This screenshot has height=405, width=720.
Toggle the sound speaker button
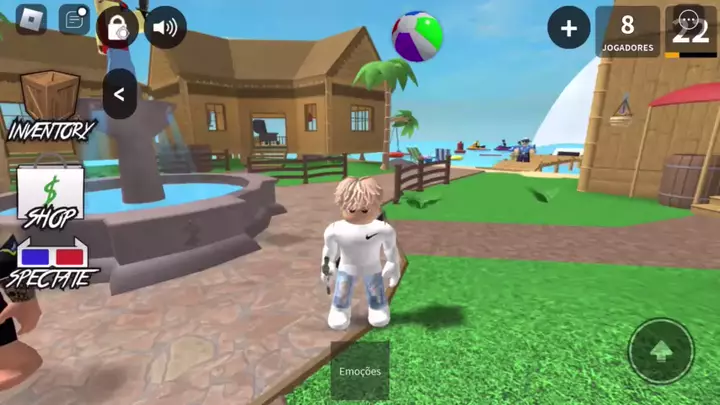165,27
